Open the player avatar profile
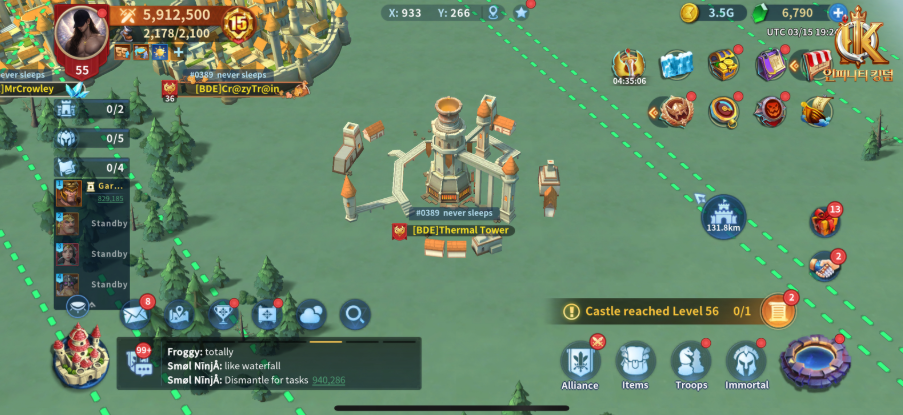This screenshot has width=903, height=415. click(81, 33)
